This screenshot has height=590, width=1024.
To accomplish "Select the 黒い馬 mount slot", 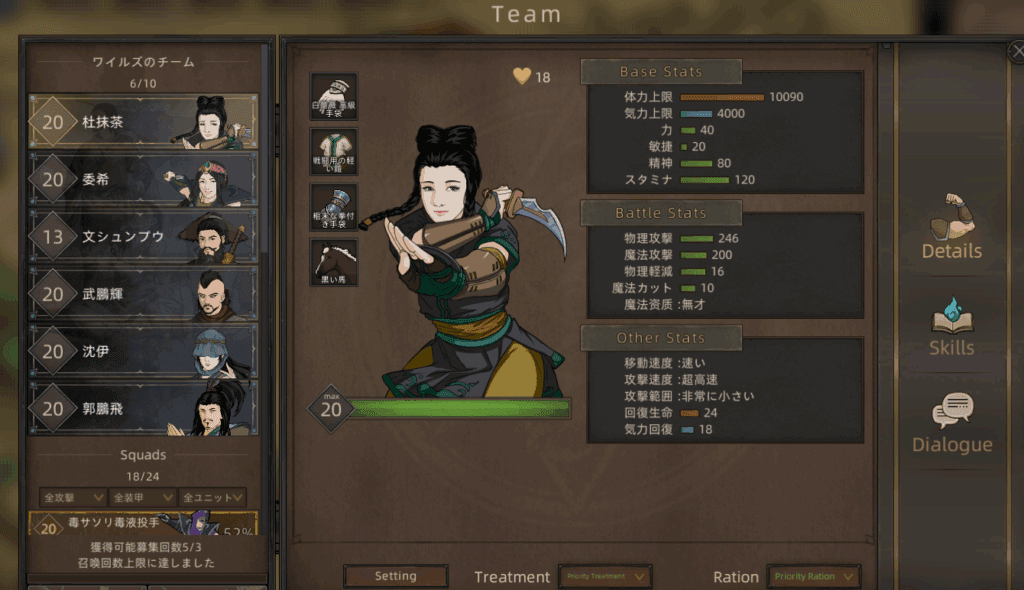I will (x=333, y=263).
